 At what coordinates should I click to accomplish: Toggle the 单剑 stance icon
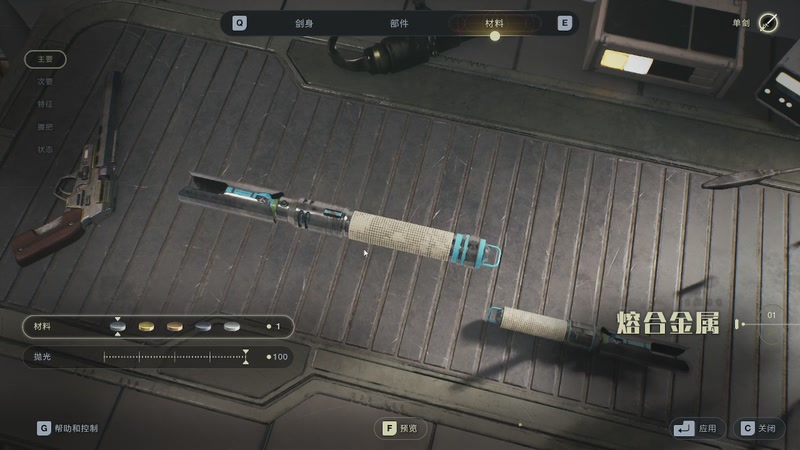[768, 23]
